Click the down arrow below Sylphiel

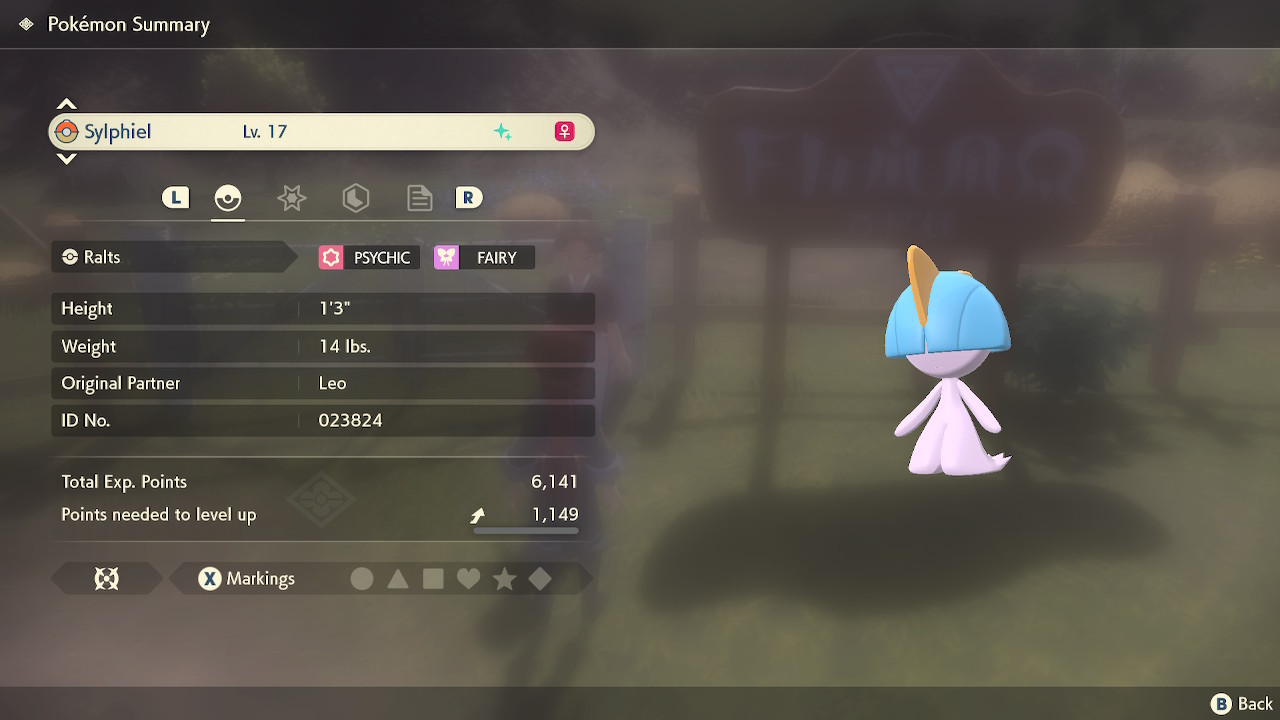click(67, 159)
